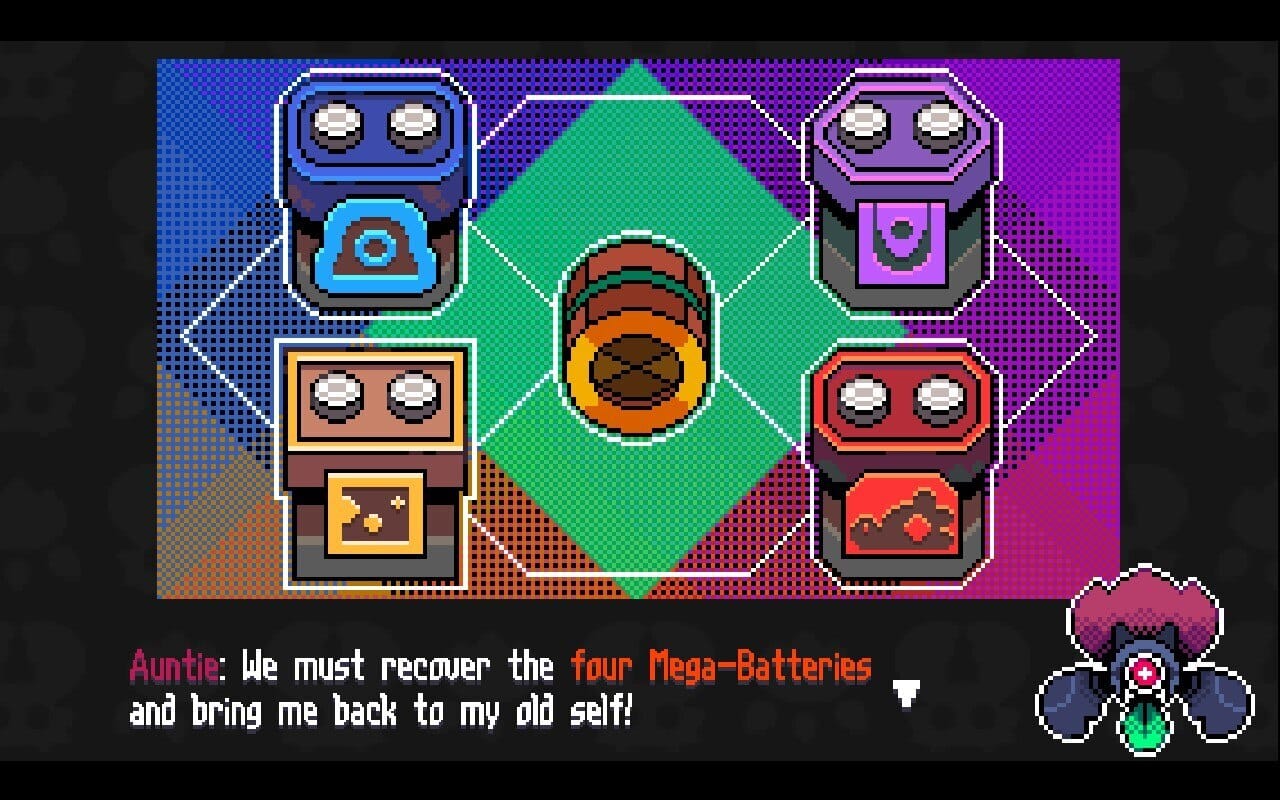1280x800 pixels.
Task: Select the blue telephone-emblem battery chest
Action: coord(375,200)
